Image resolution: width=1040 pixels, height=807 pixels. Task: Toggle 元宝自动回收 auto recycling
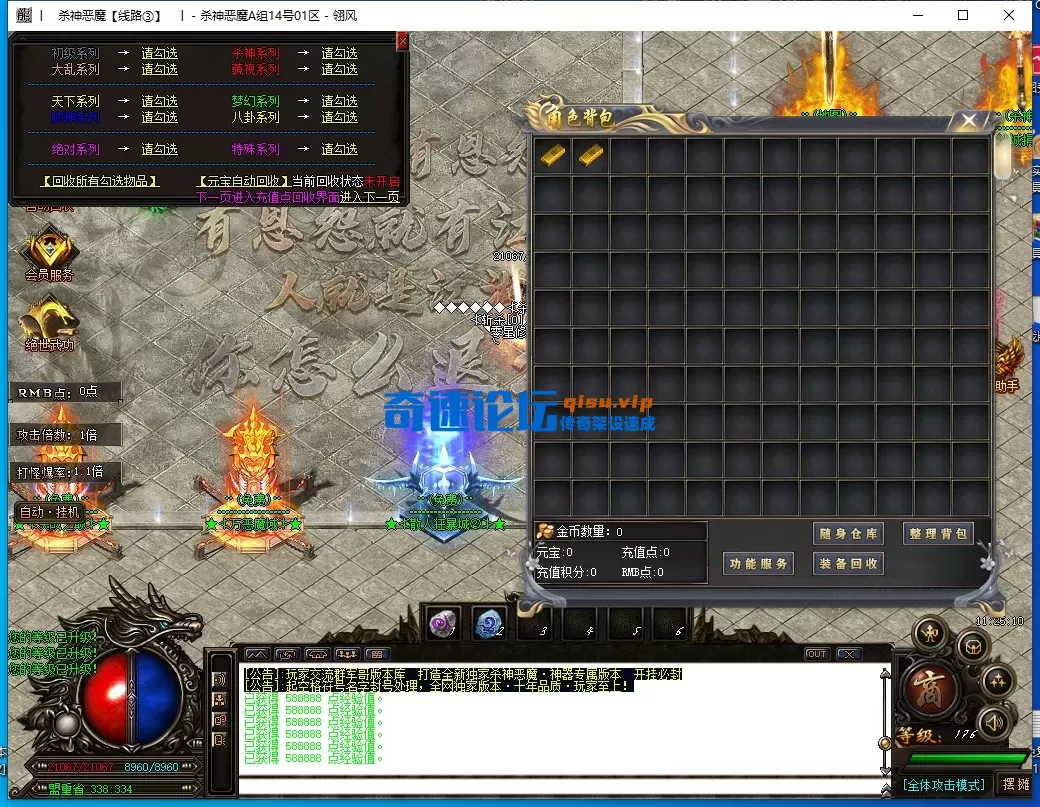(x=242, y=182)
